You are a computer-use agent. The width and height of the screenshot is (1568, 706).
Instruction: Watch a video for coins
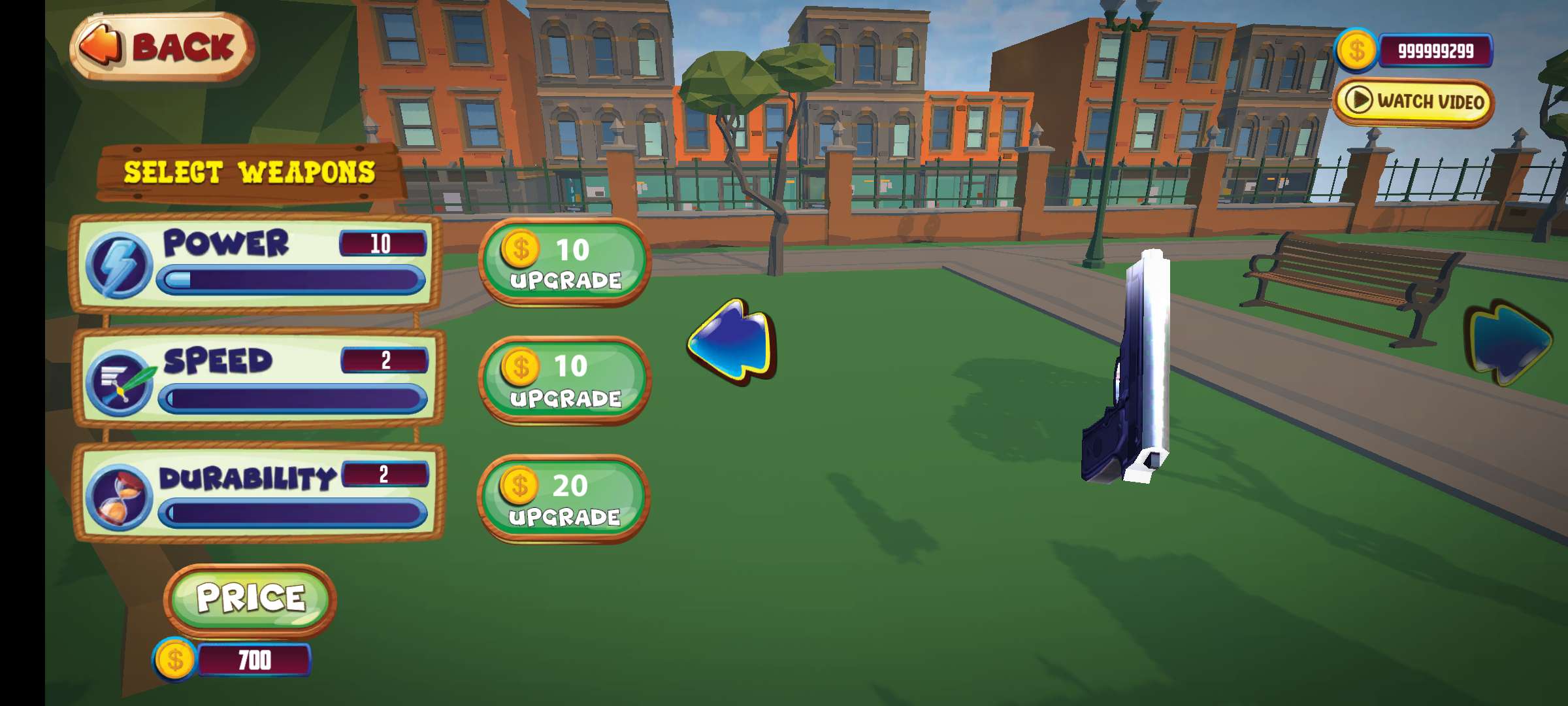tap(1413, 102)
